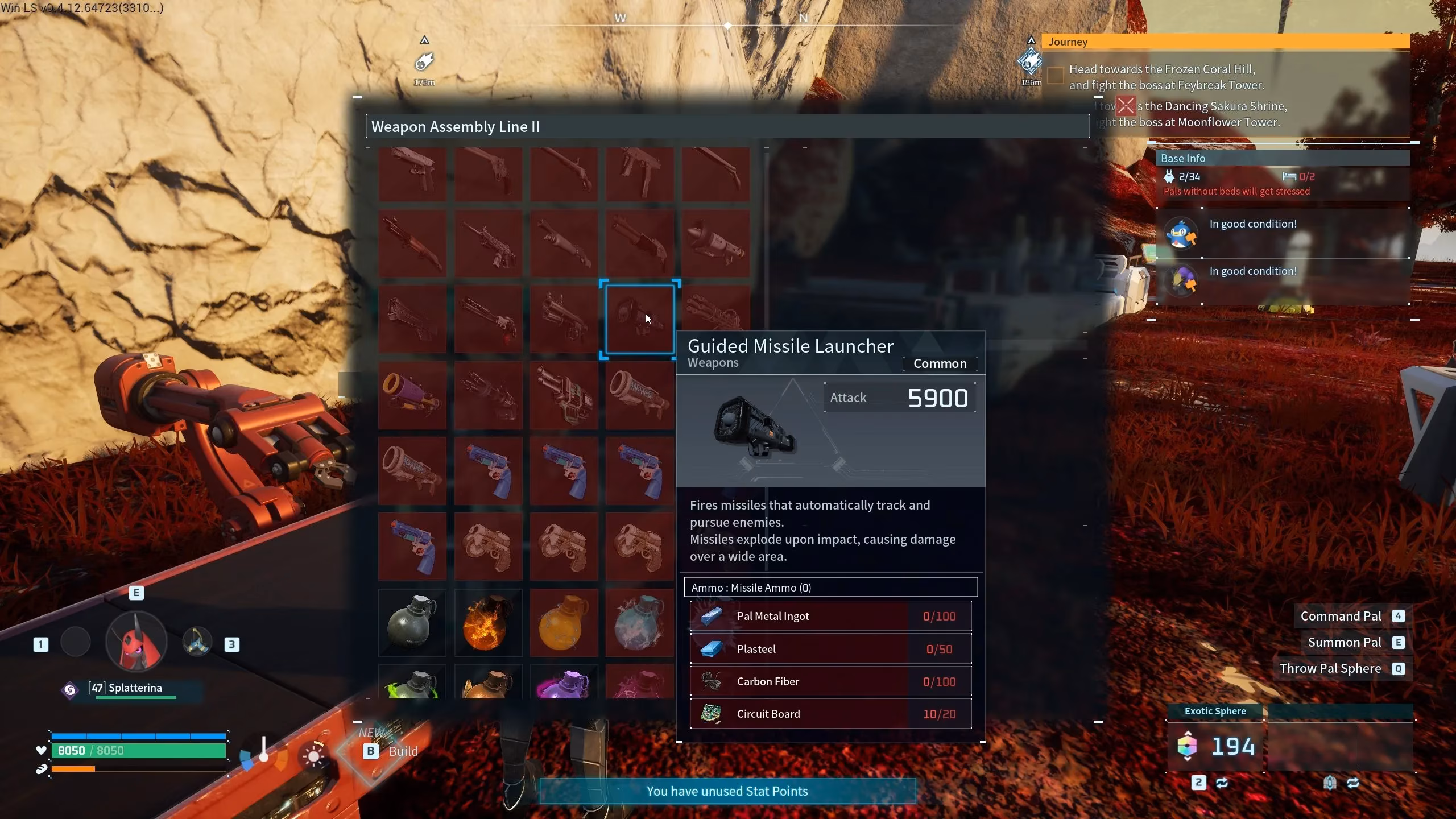Image resolution: width=1456 pixels, height=819 pixels.
Task: Select the plain orange grenade recipe
Action: click(564, 622)
